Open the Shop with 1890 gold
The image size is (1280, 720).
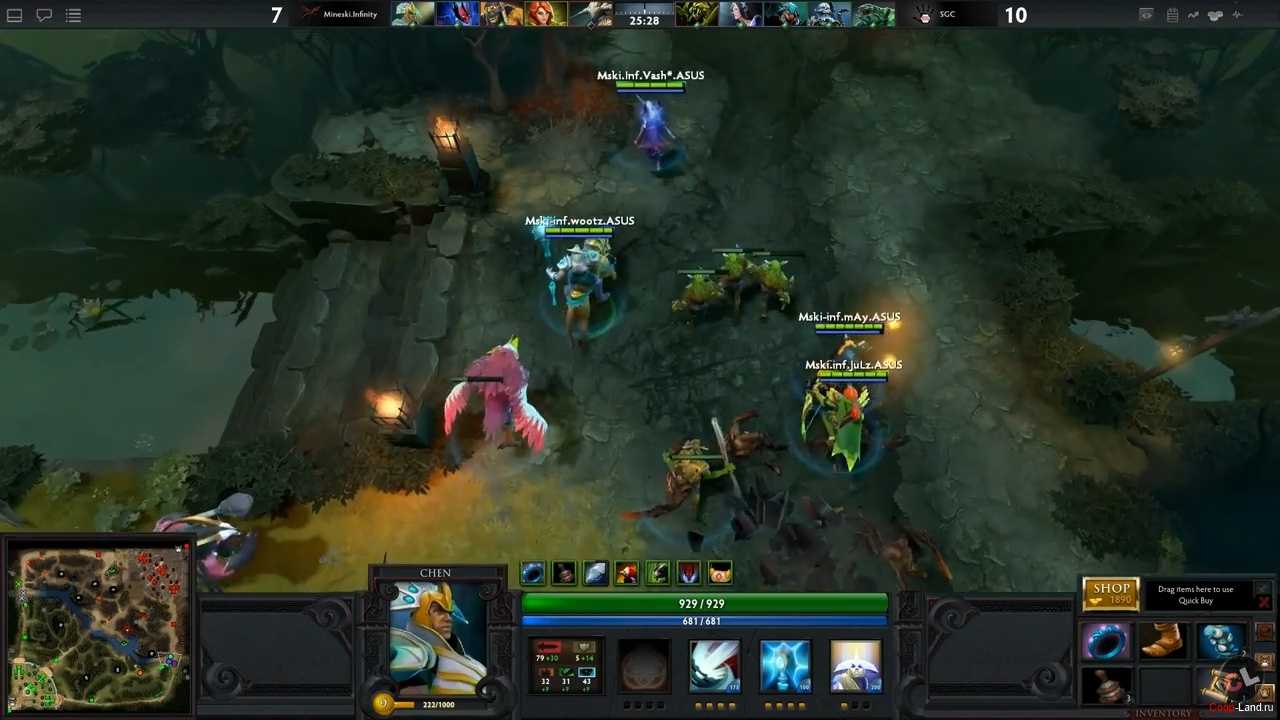pyautogui.click(x=1110, y=594)
